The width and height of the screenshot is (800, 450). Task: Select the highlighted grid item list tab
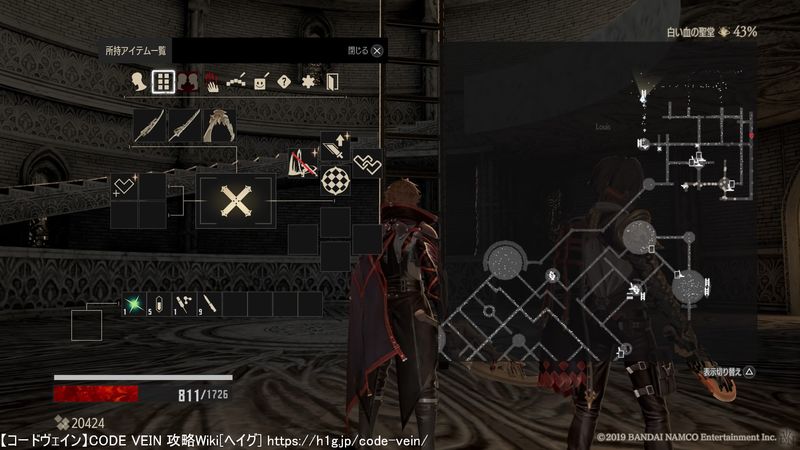click(162, 82)
